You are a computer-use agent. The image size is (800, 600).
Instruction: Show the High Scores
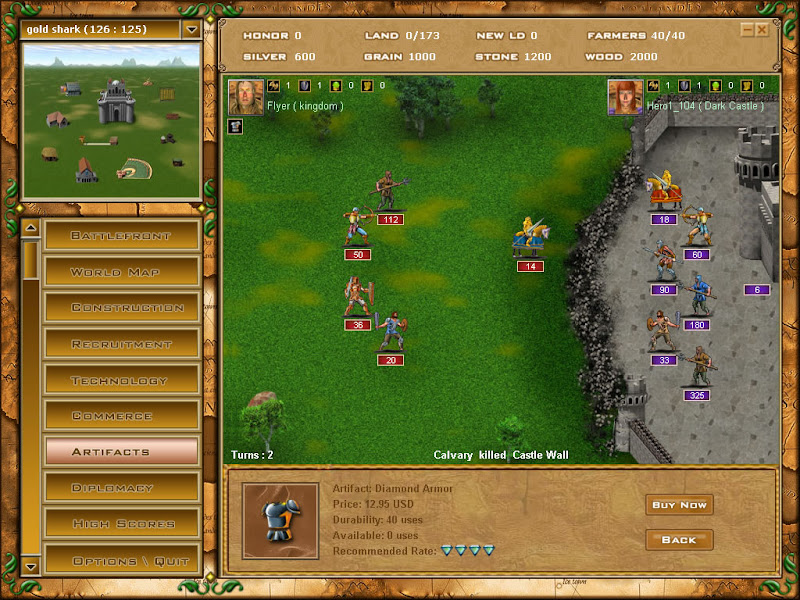pos(121,524)
